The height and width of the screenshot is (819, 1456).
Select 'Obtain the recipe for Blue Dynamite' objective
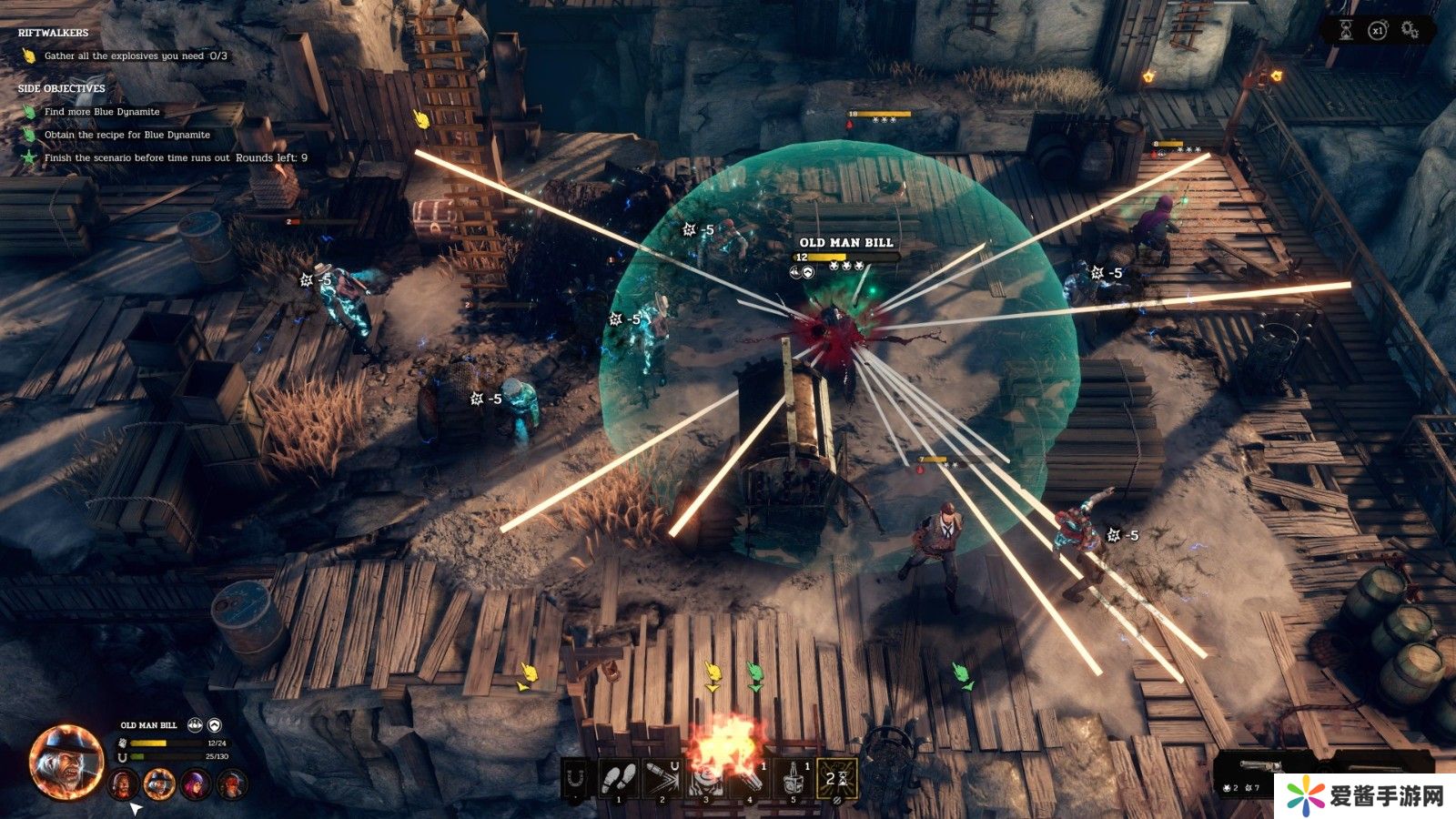click(126, 135)
